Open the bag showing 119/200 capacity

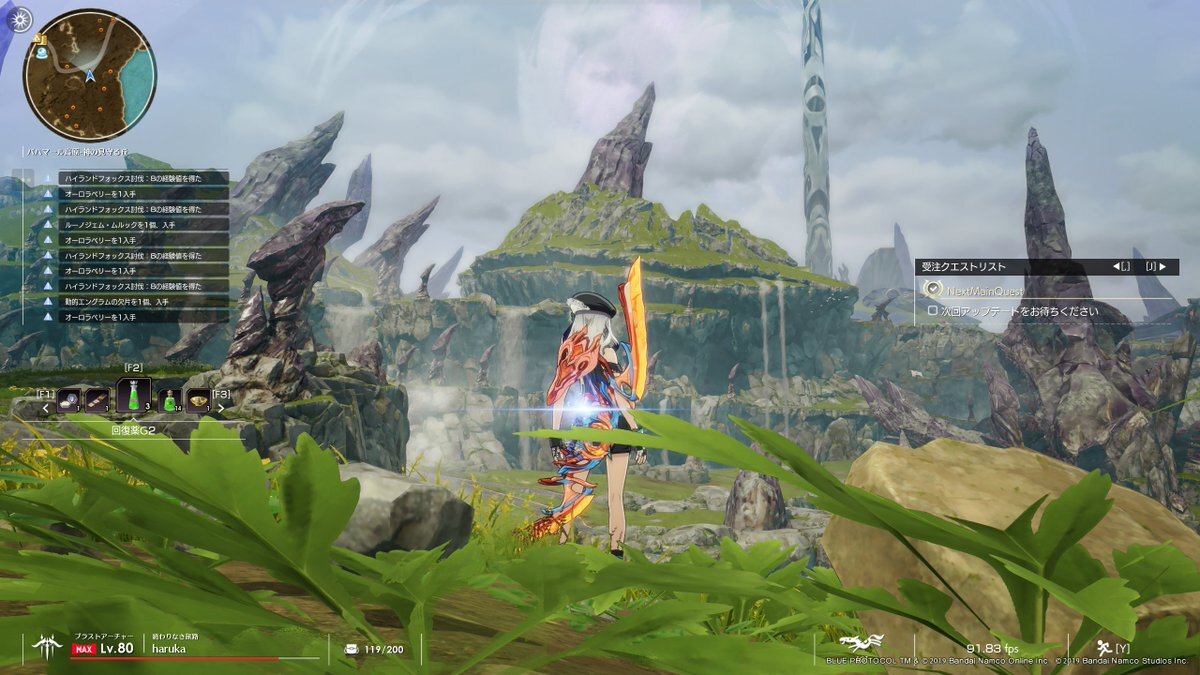click(x=351, y=648)
